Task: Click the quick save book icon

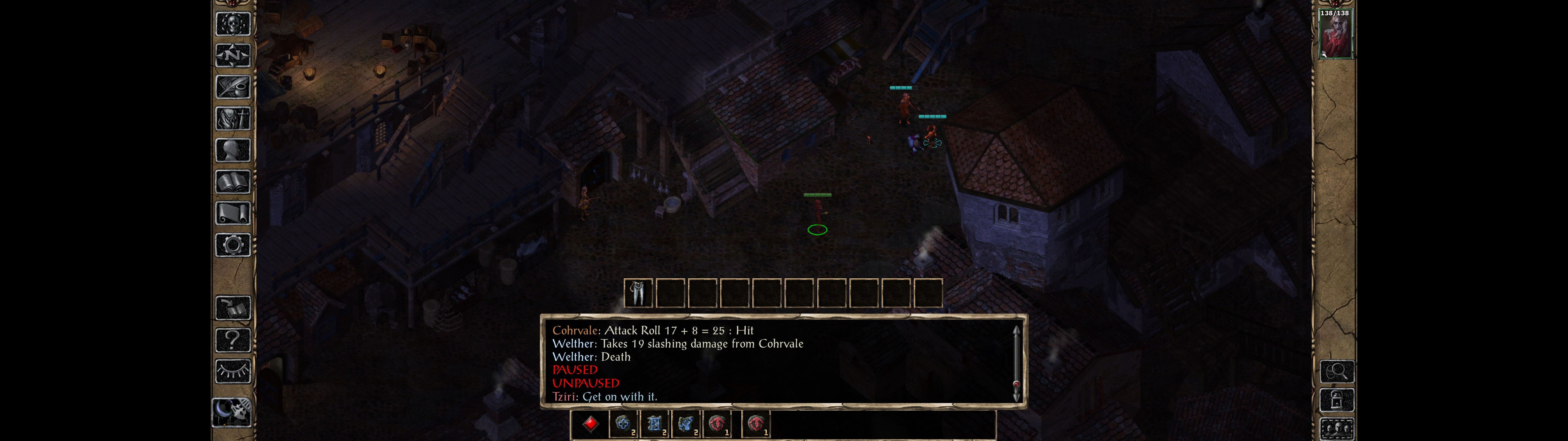Action: pyautogui.click(x=233, y=308)
